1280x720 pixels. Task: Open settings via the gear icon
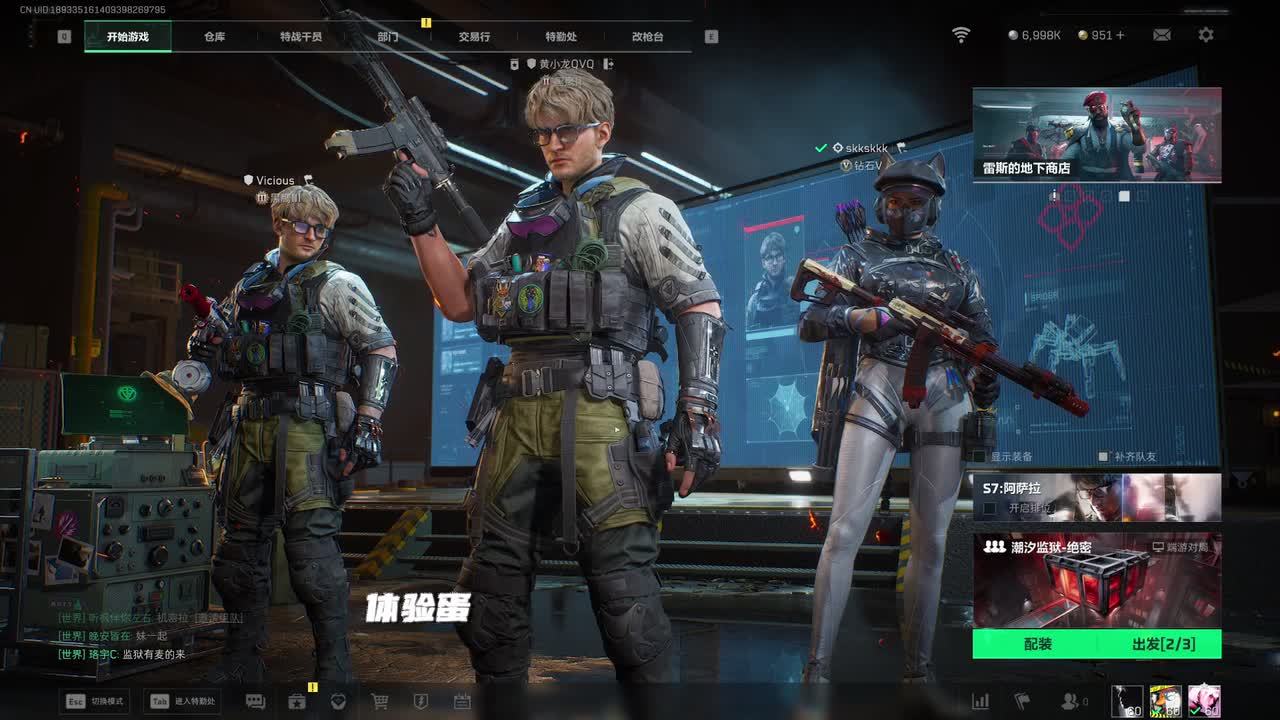click(1206, 35)
